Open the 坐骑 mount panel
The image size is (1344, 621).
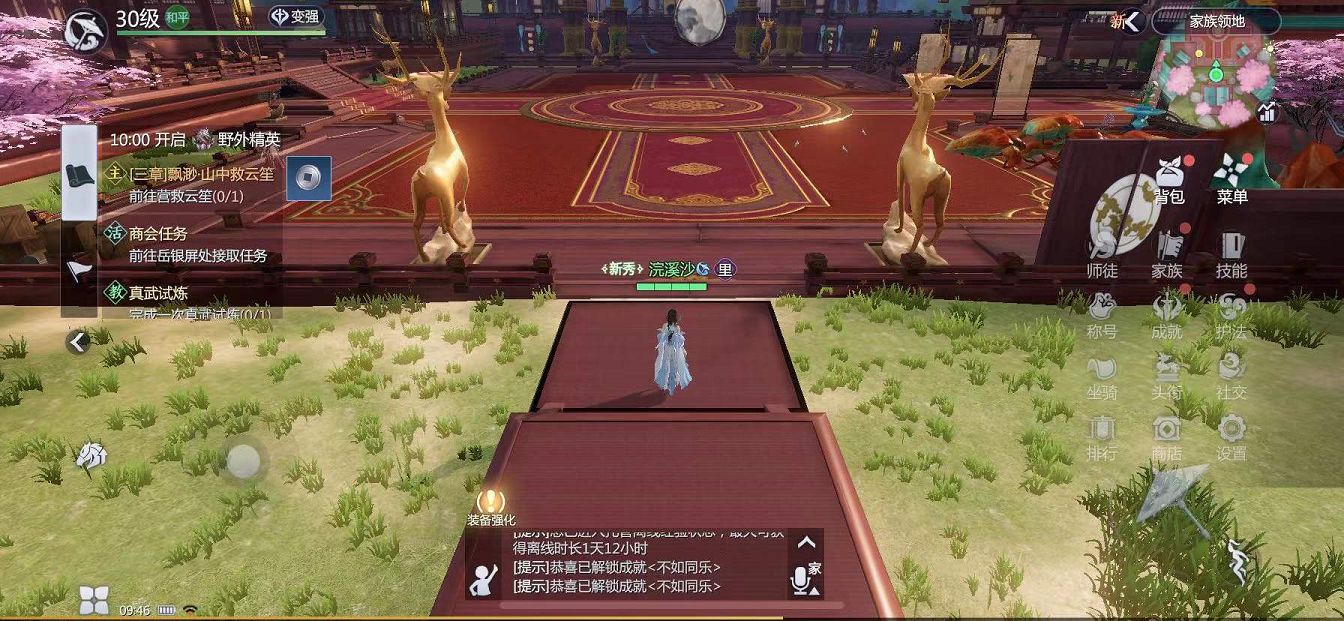tap(1102, 377)
